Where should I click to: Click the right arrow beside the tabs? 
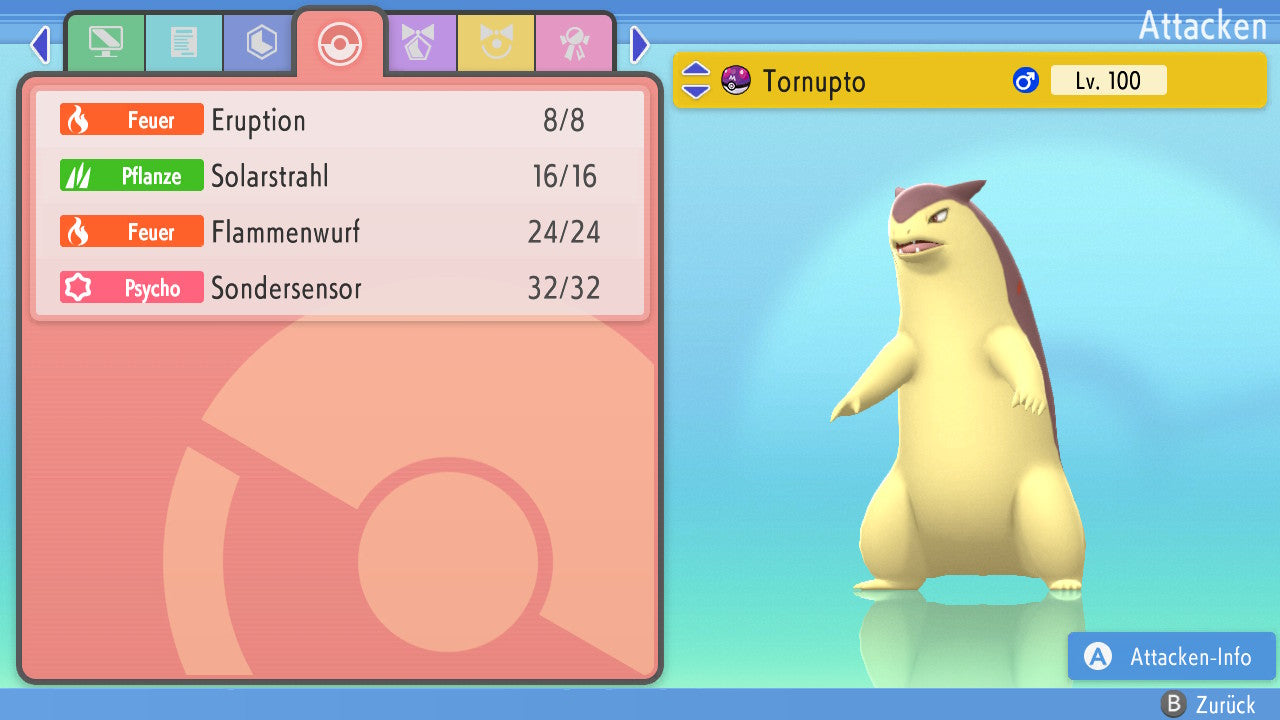pos(640,44)
